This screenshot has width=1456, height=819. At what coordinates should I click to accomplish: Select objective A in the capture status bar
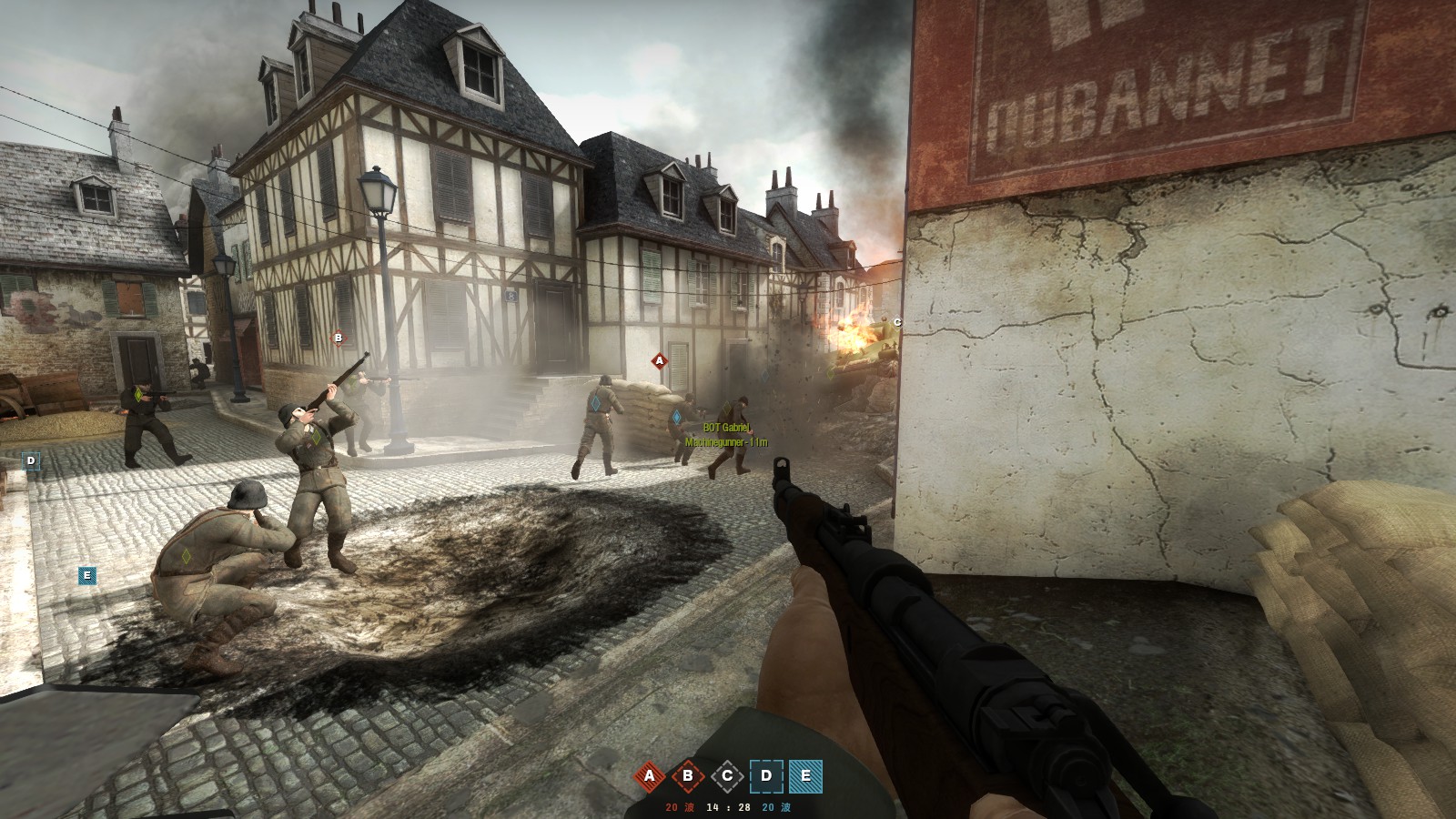(x=650, y=776)
